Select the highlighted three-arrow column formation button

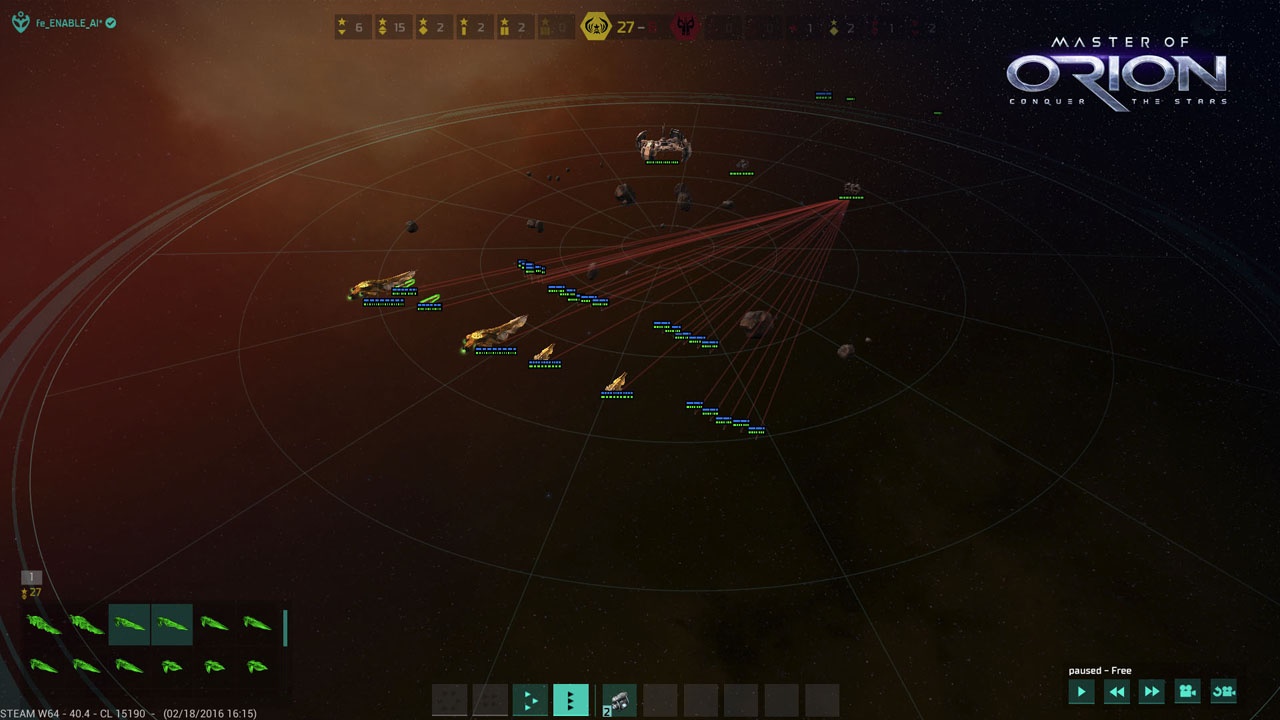point(570,700)
